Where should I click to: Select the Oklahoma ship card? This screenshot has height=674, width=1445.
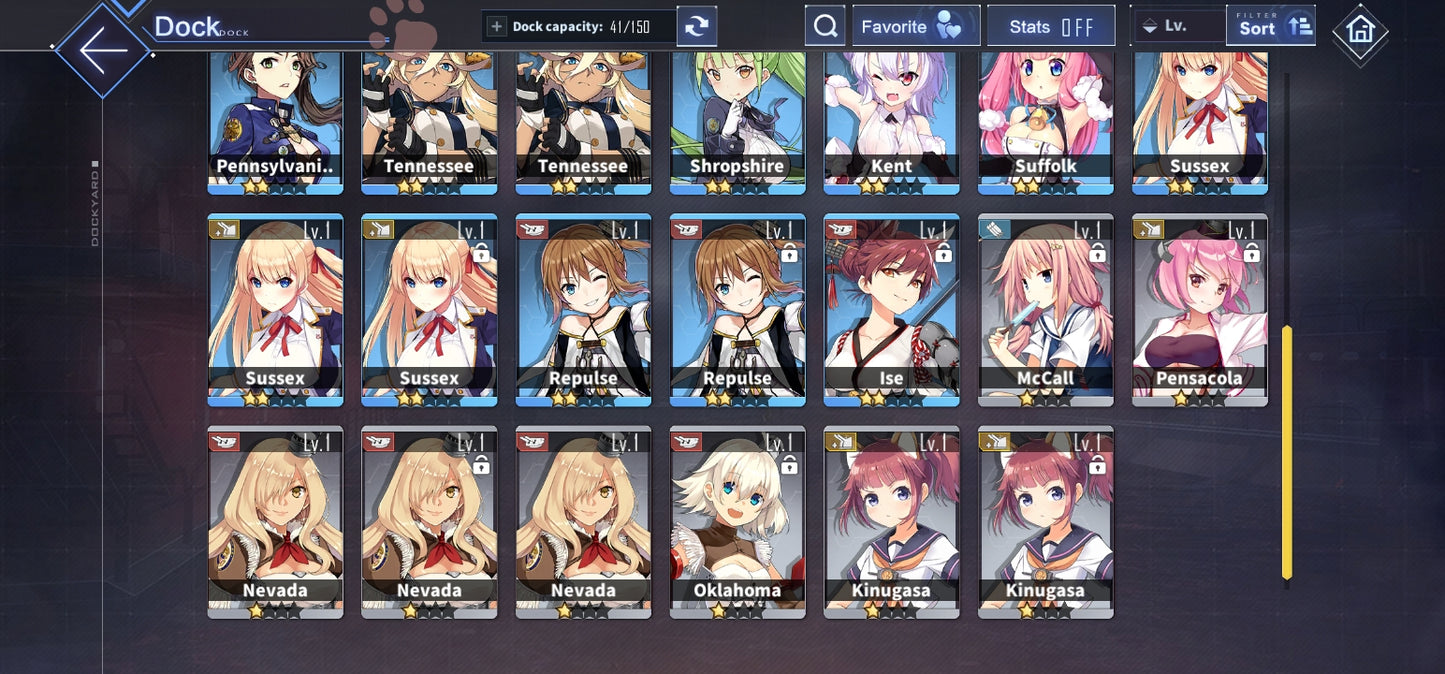coord(737,522)
